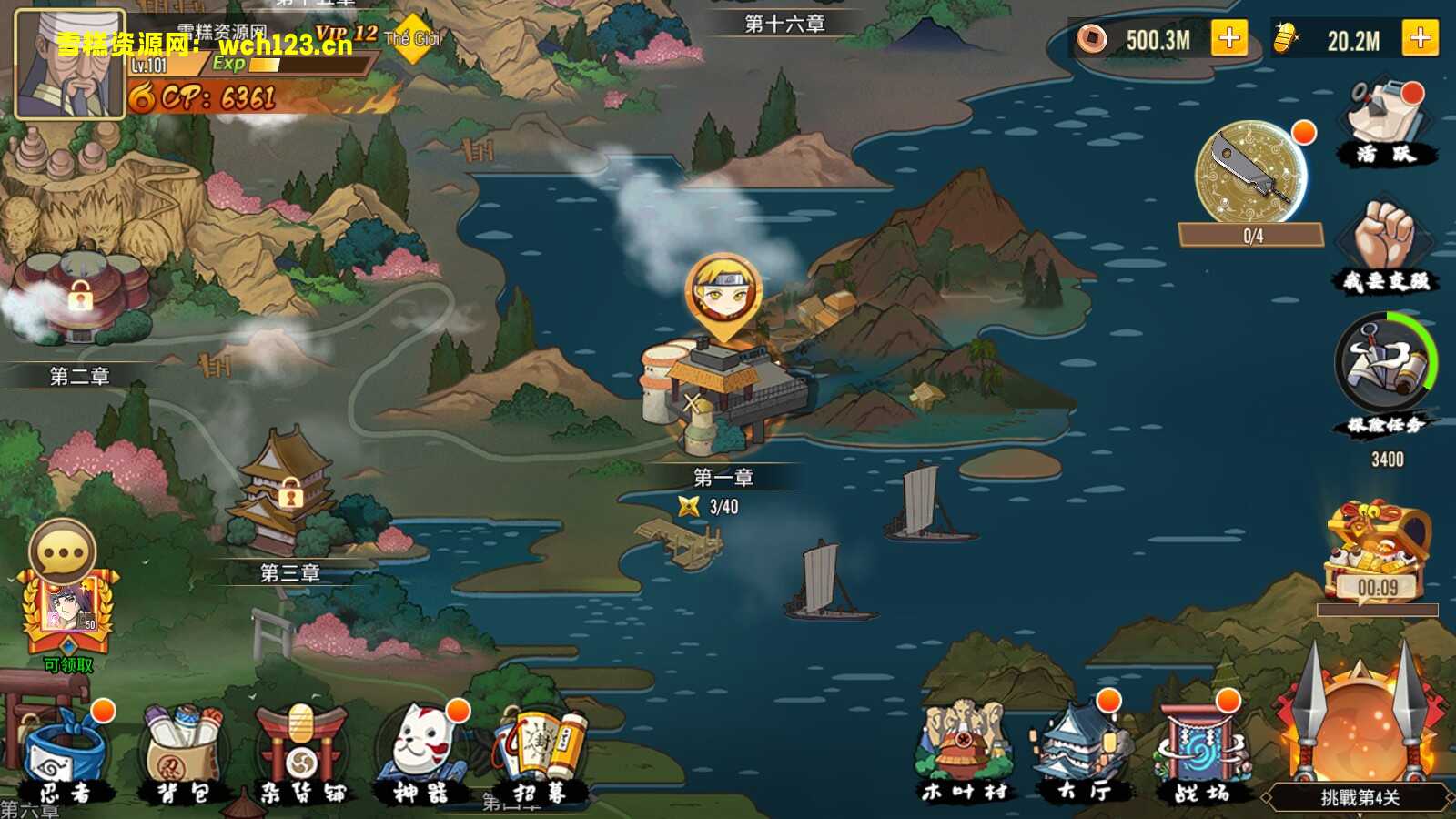Add more copper coins

1228,39
